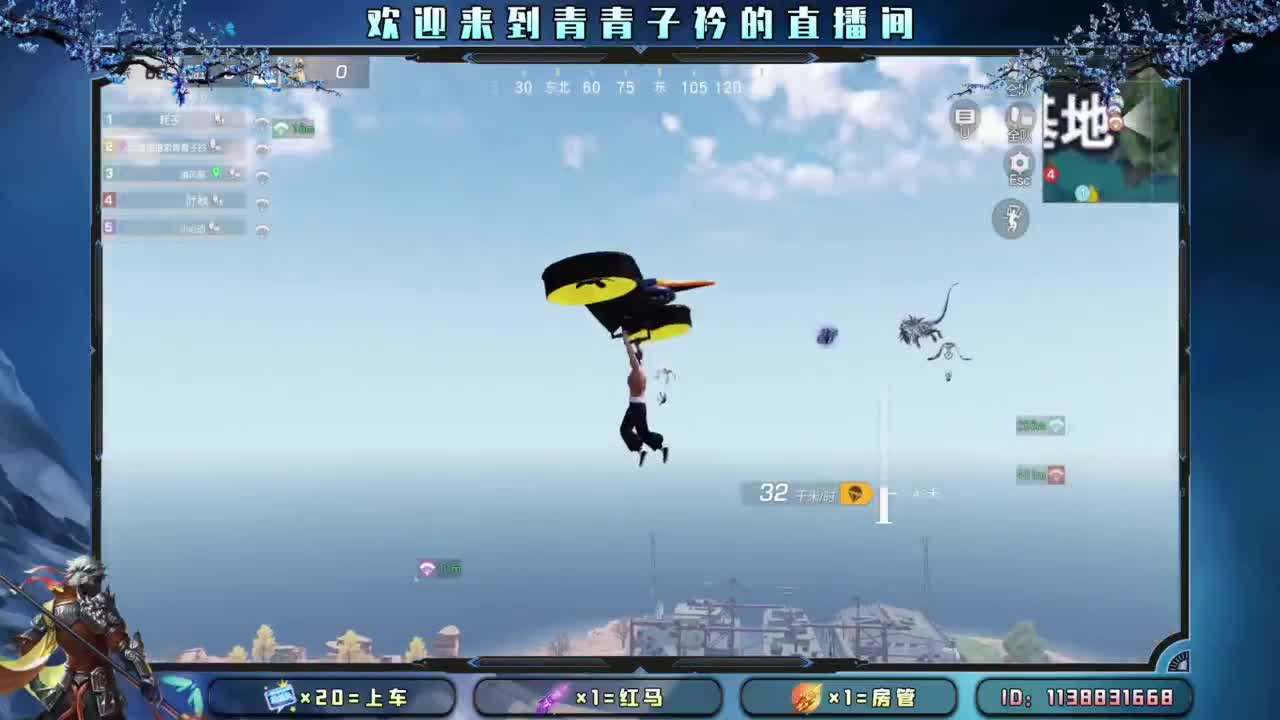Image resolution: width=1280 pixels, height=720 pixels.
Task: Click the skydiving posture icon below Esc
Action: pyautogui.click(x=1010, y=218)
